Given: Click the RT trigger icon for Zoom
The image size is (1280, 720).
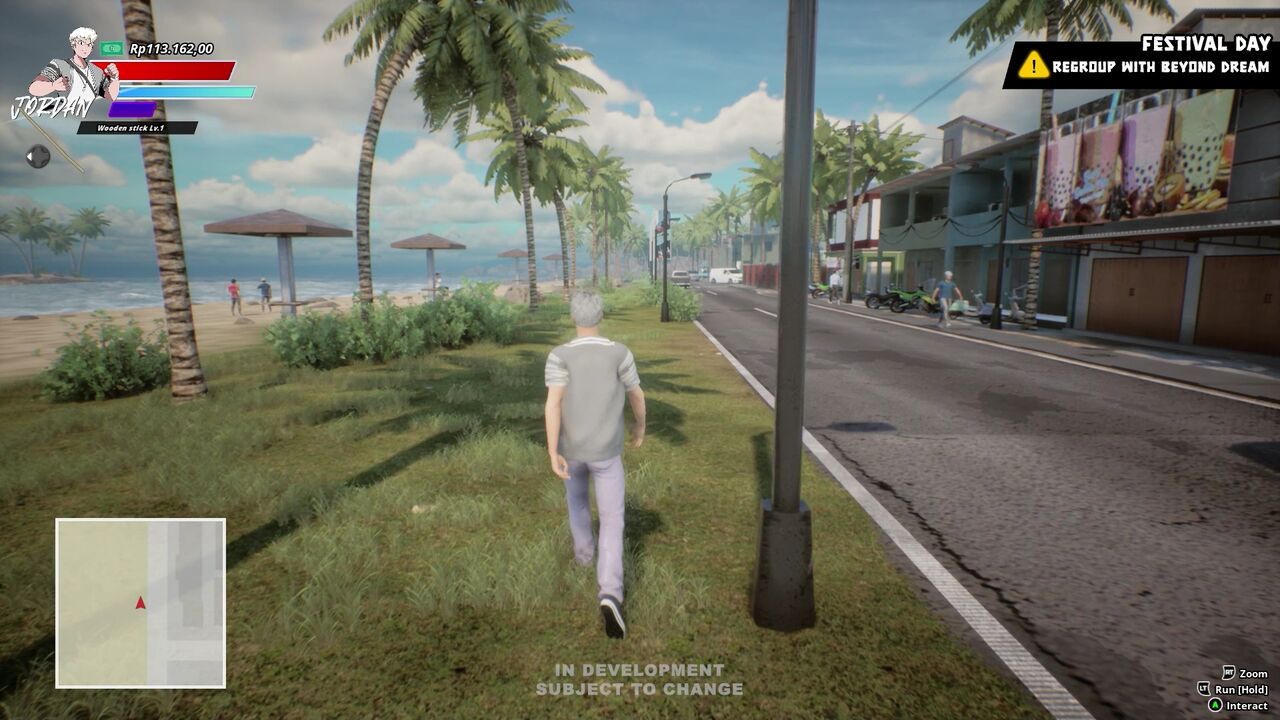Looking at the screenshot, I should click(x=1229, y=672).
